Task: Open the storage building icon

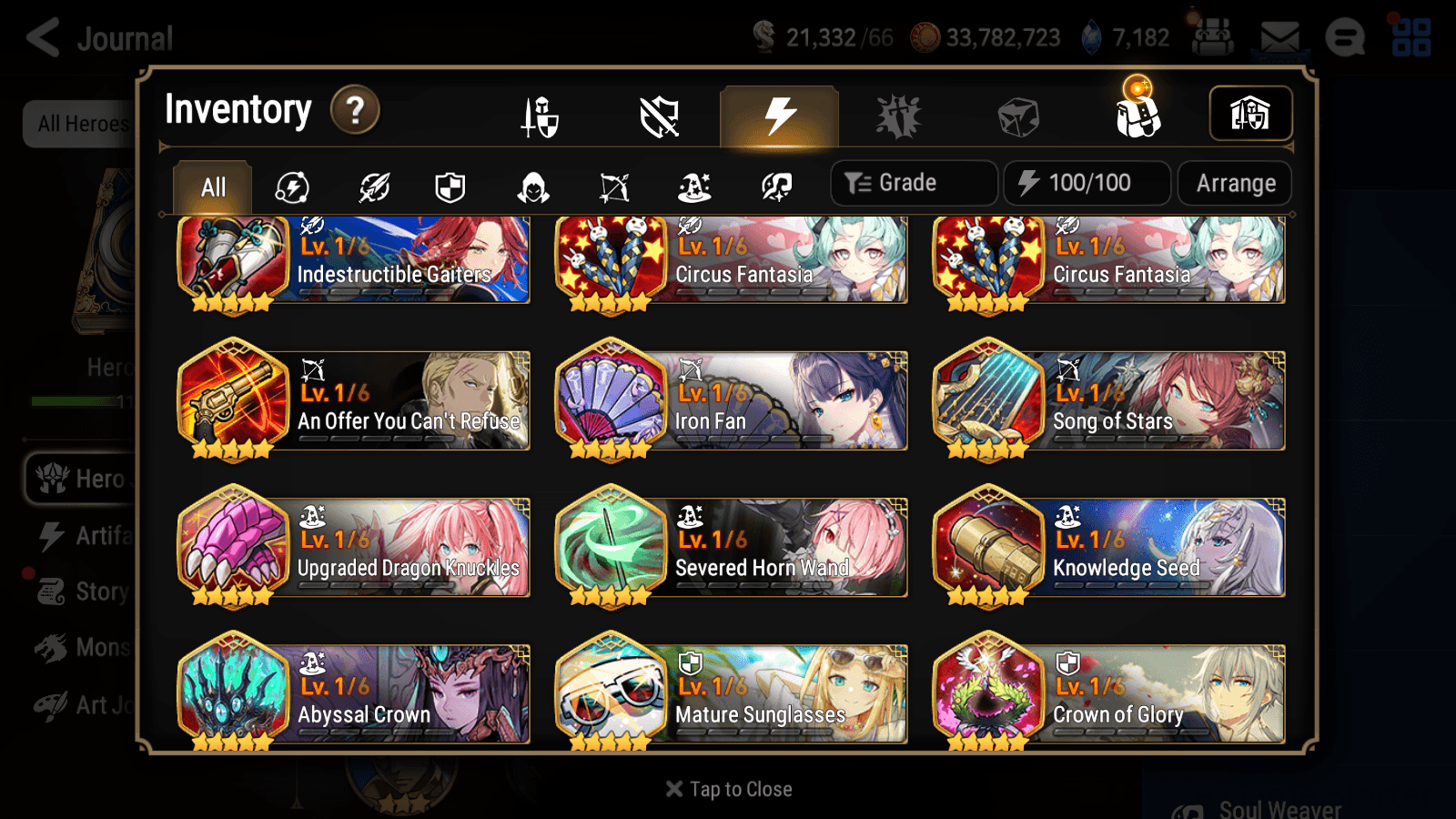Action: 1250,113
